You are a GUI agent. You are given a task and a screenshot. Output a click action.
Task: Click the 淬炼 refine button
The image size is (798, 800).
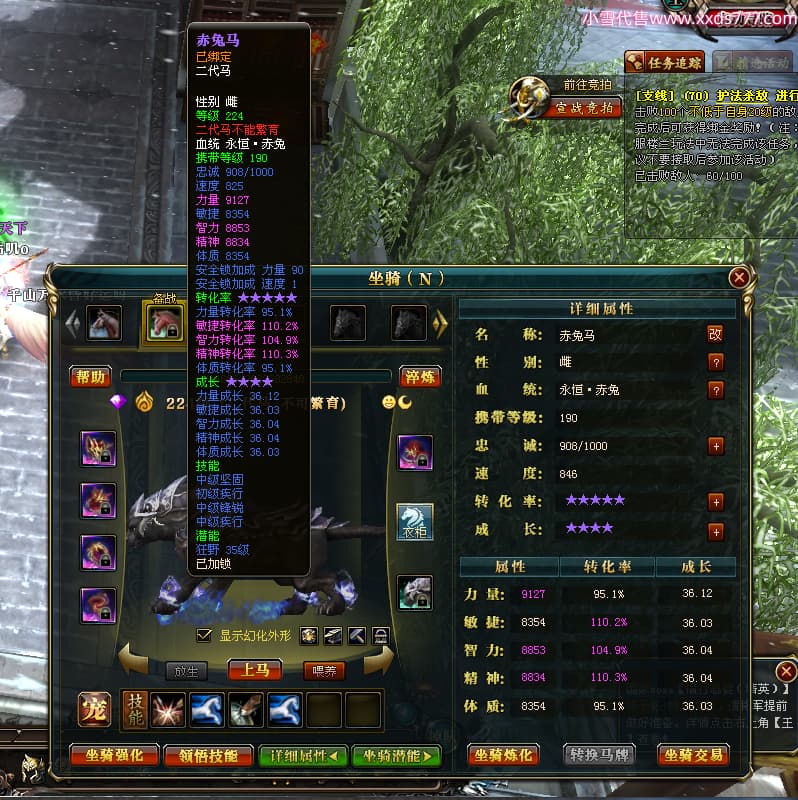420,376
